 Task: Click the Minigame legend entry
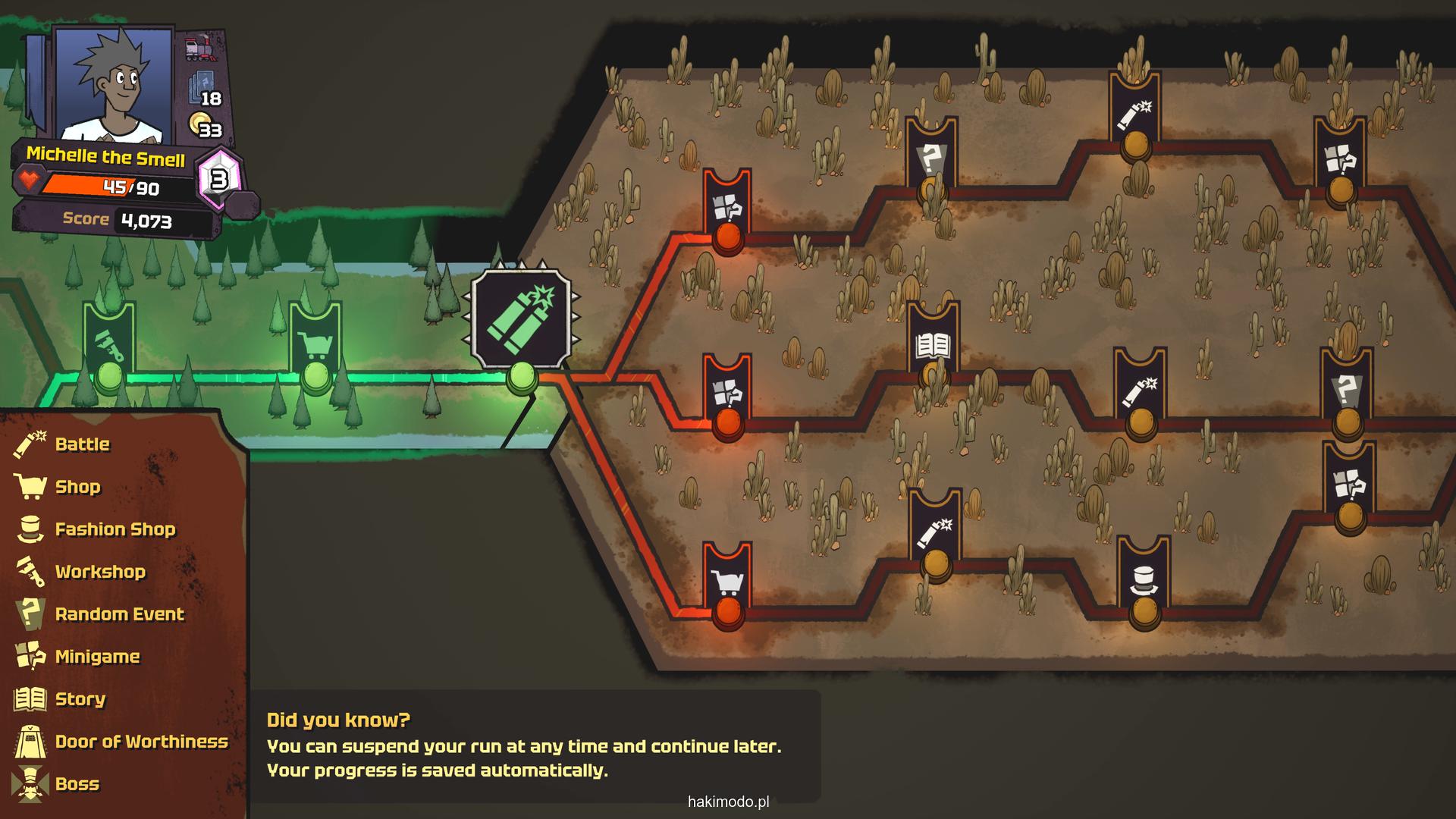click(x=97, y=657)
